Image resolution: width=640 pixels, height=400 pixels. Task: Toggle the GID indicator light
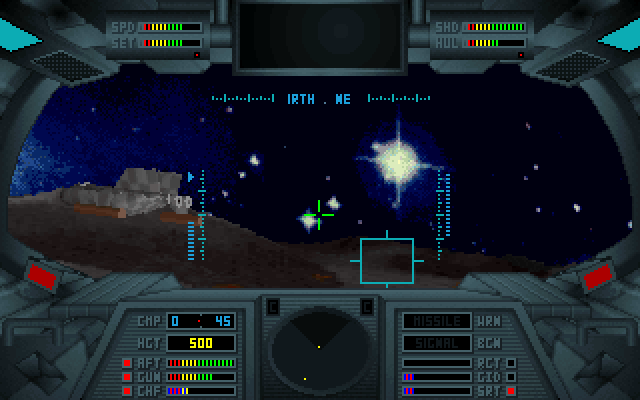coord(511,376)
